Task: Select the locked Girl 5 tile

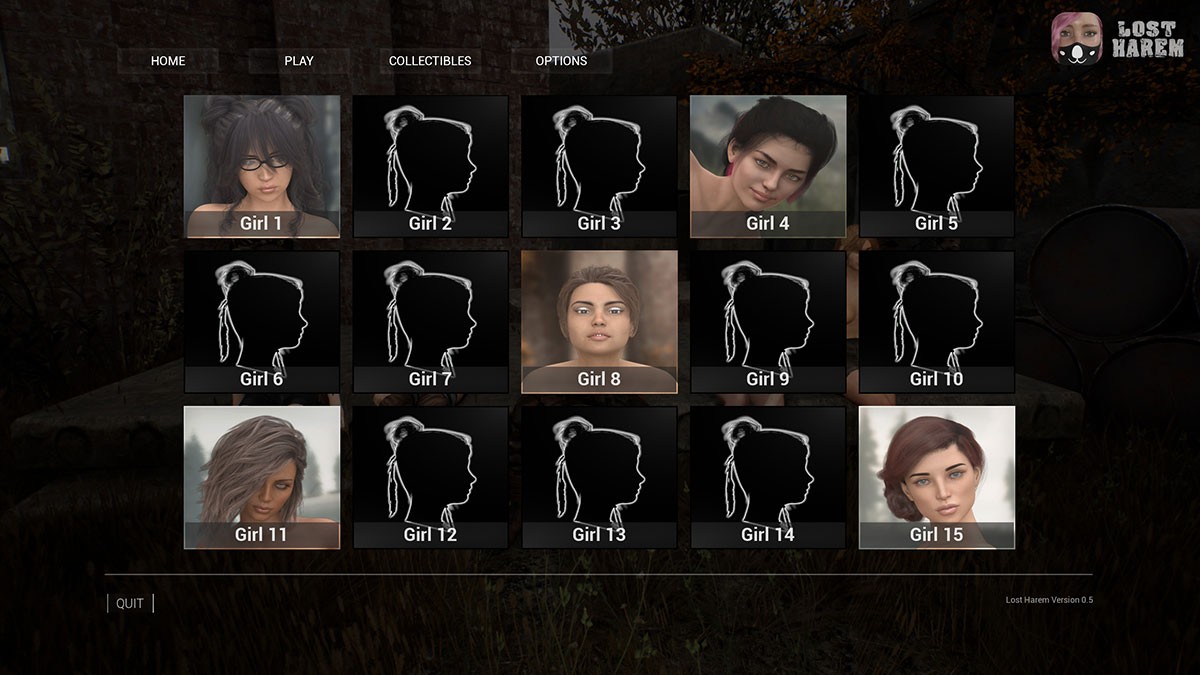Action: point(937,166)
